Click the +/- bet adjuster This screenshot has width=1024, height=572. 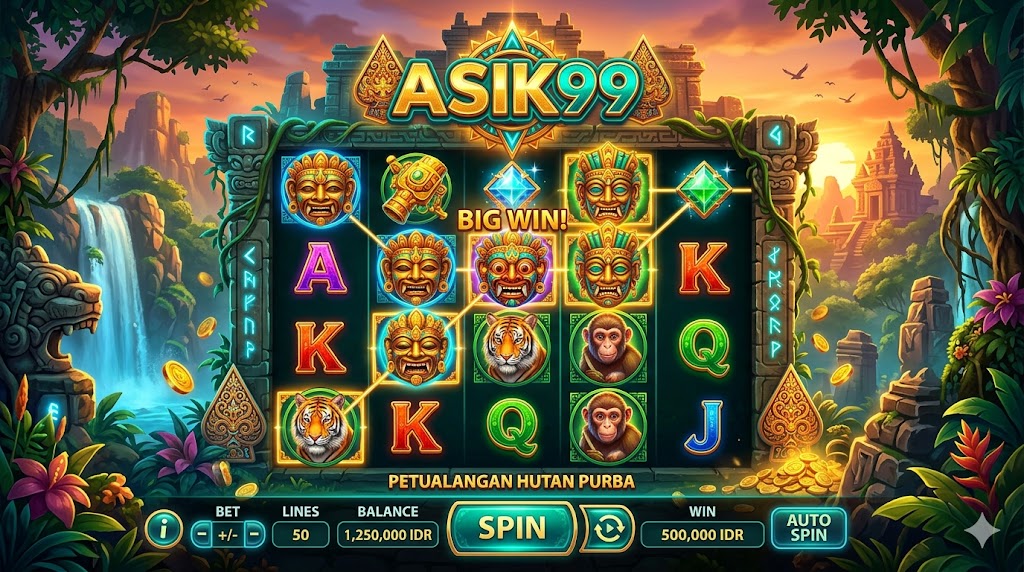click(x=227, y=534)
